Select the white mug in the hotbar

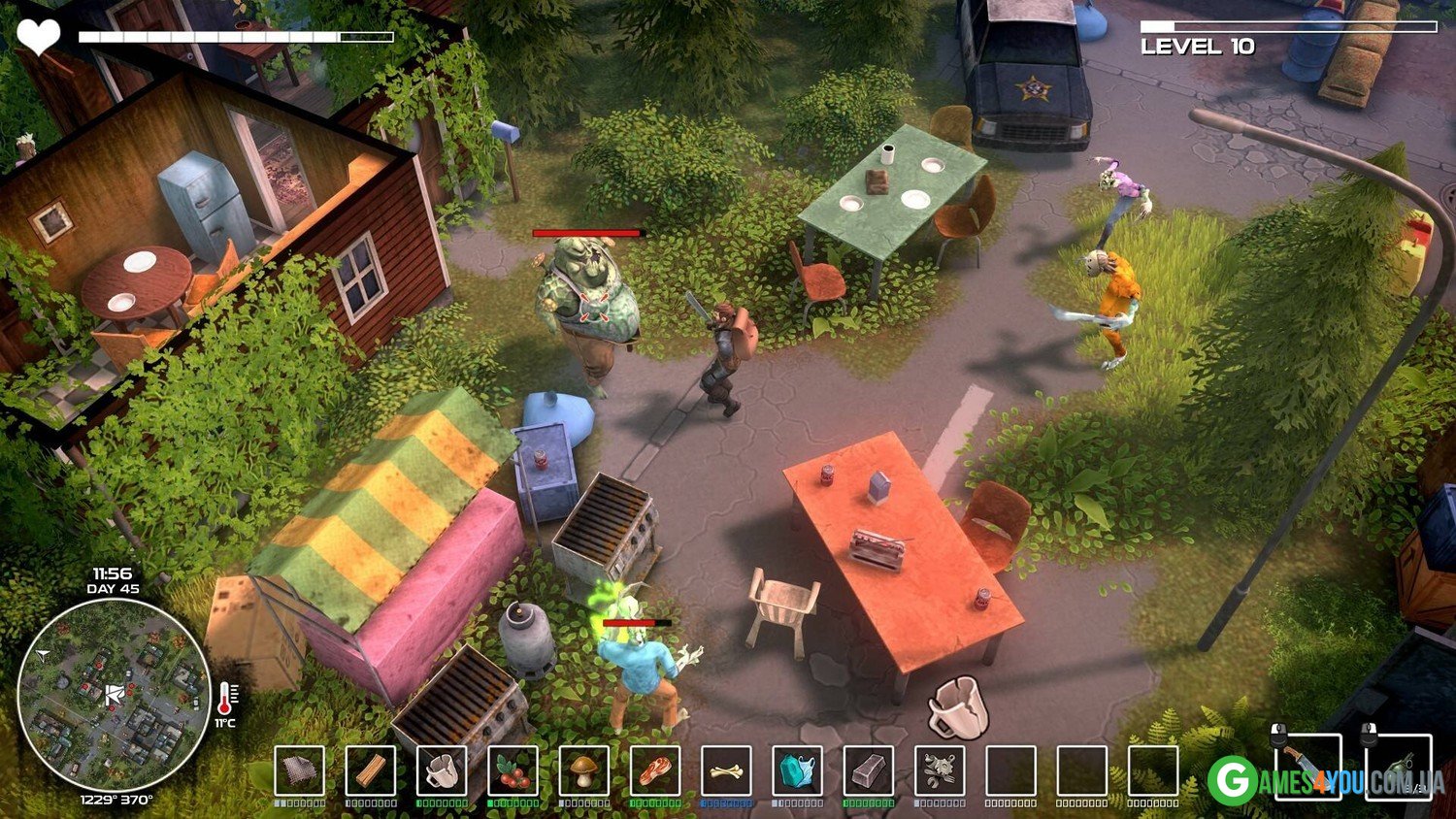pos(442,771)
